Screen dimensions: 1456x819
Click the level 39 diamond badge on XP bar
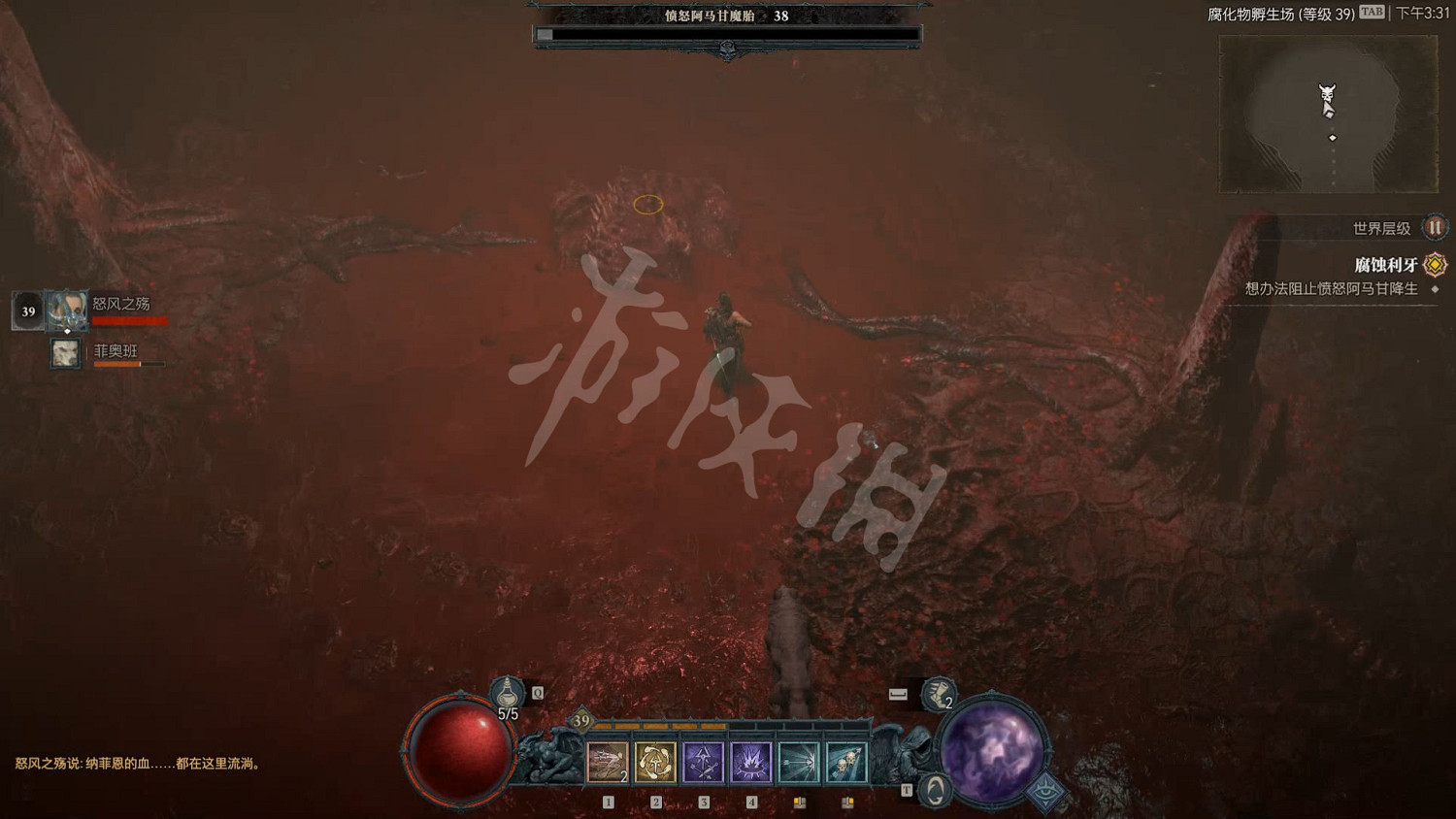coord(581,720)
